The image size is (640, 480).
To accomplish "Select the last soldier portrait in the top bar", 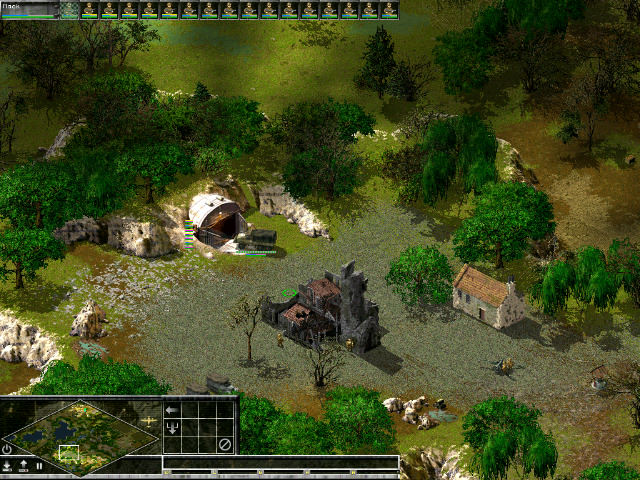I will 389,10.
